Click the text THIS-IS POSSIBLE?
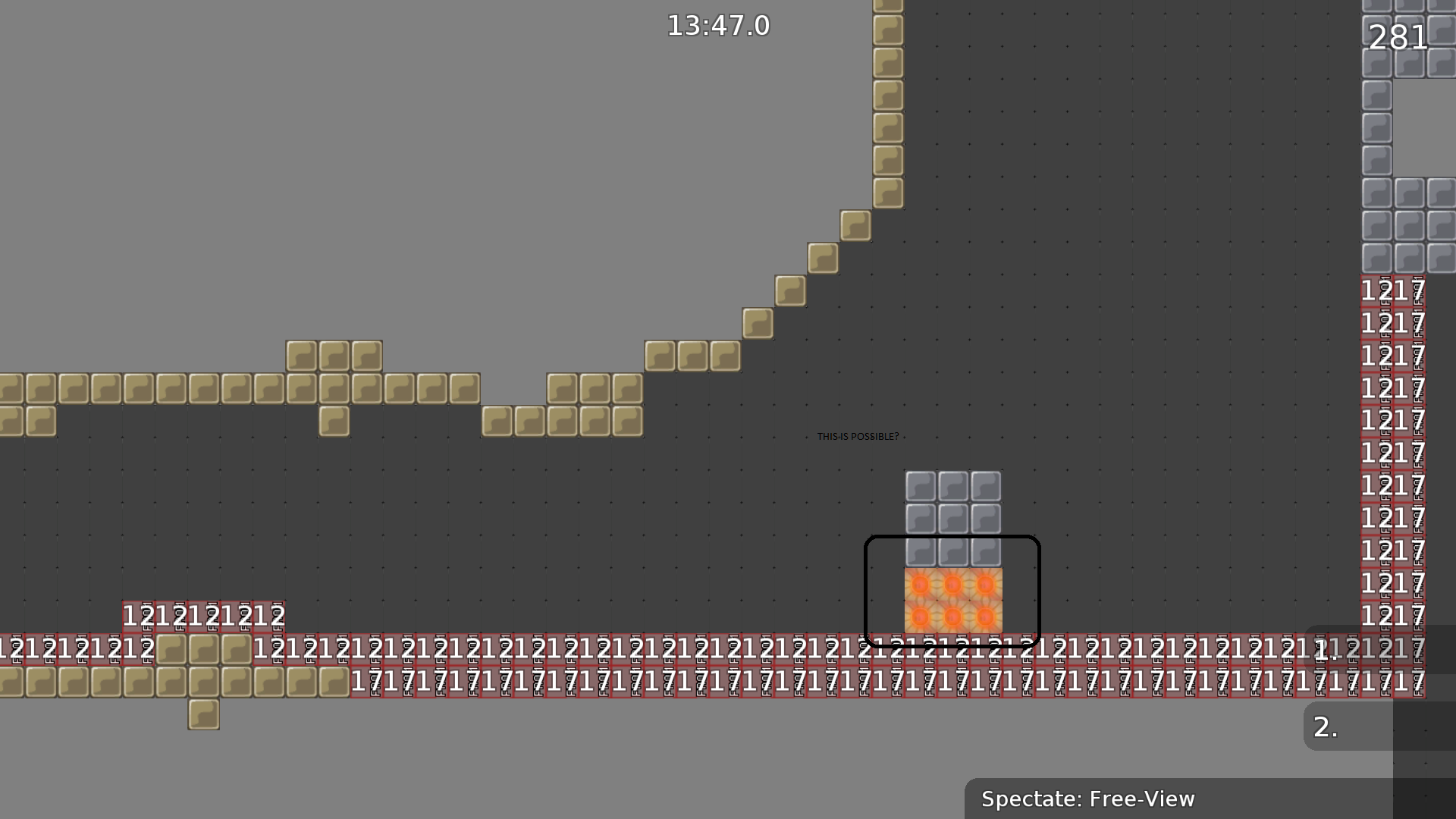The width and height of the screenshot is (1456, 819). coord(857,437)
